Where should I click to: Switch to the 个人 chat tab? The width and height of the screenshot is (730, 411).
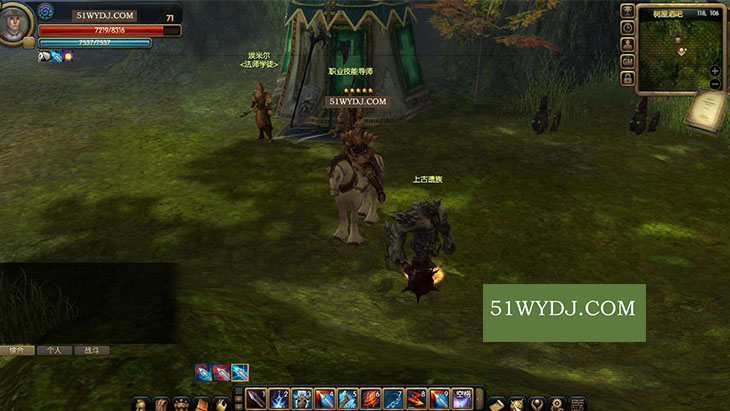click(x=53, y=351)
